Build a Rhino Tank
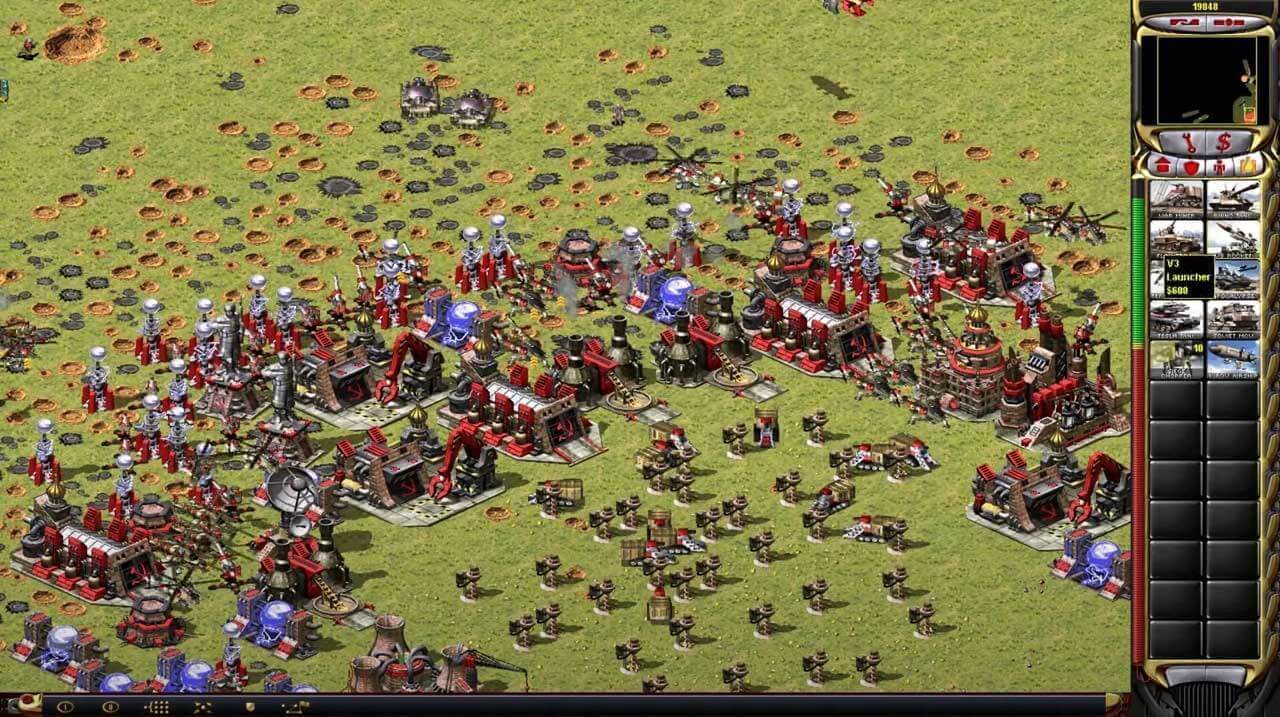This screenshot has height=717, width=1280. (x=1233, y=198)
